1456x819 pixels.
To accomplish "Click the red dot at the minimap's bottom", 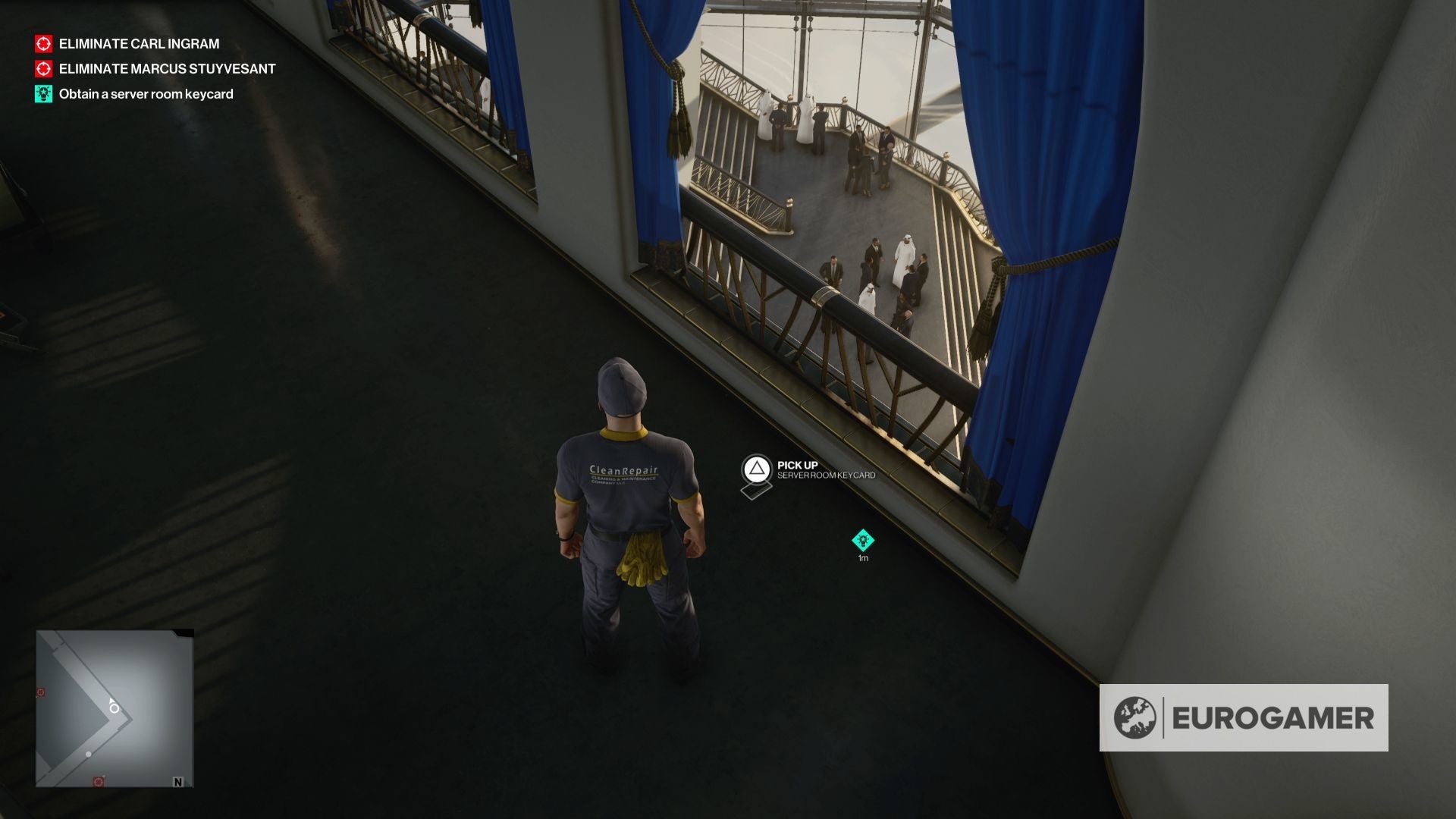I will coord(99,781).
